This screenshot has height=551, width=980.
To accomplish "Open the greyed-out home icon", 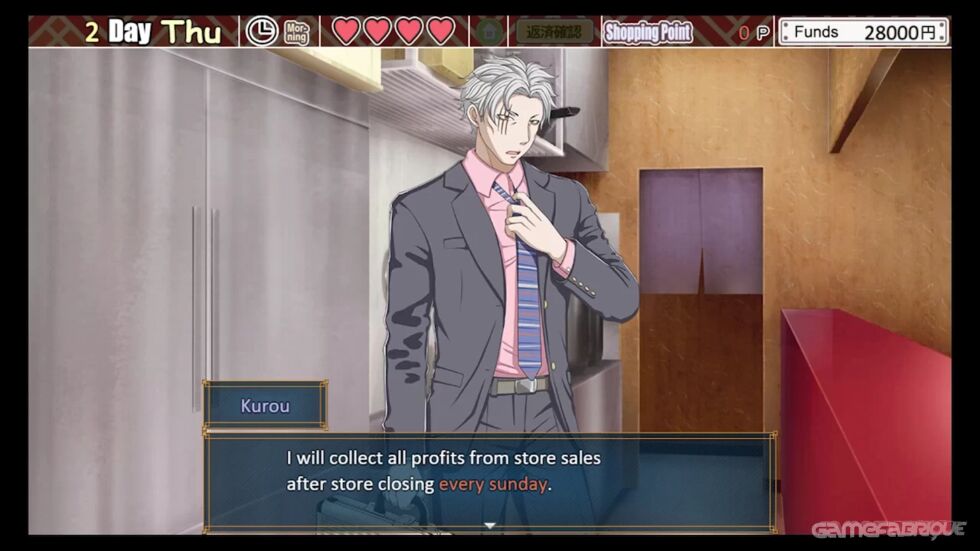I will [487, 32].
